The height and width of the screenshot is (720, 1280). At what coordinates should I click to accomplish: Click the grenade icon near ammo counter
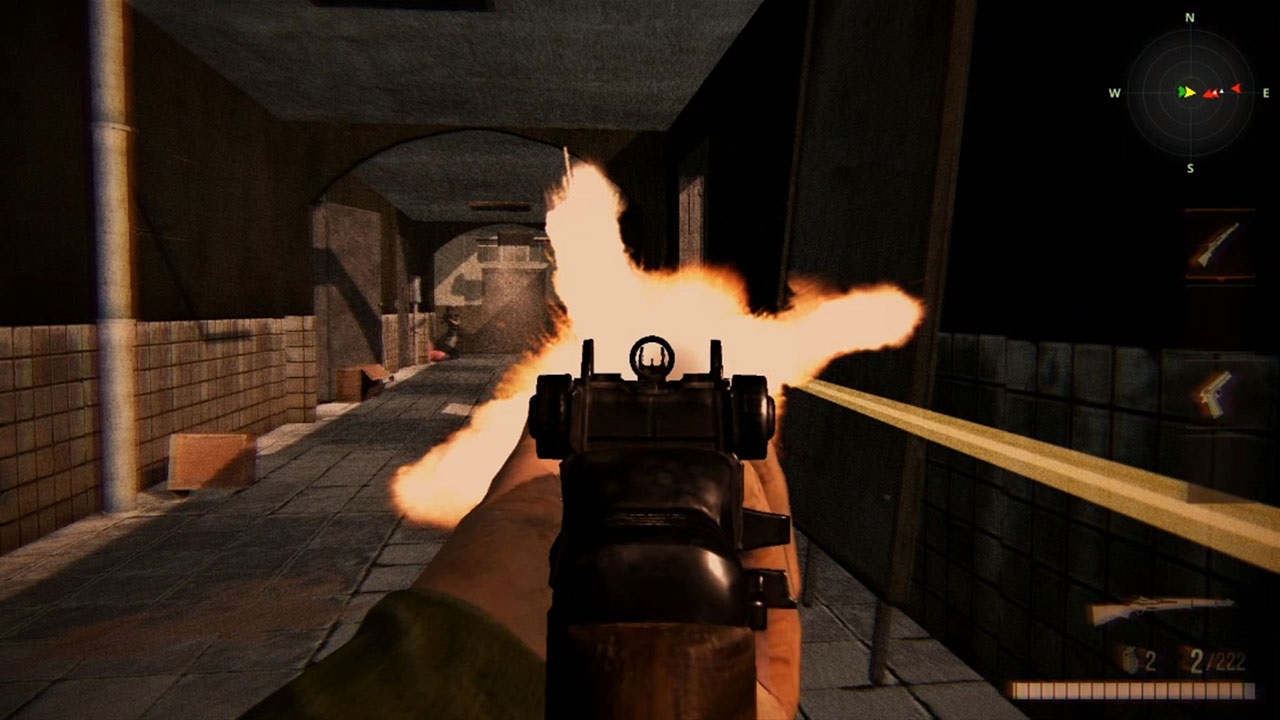(1129, 662)
